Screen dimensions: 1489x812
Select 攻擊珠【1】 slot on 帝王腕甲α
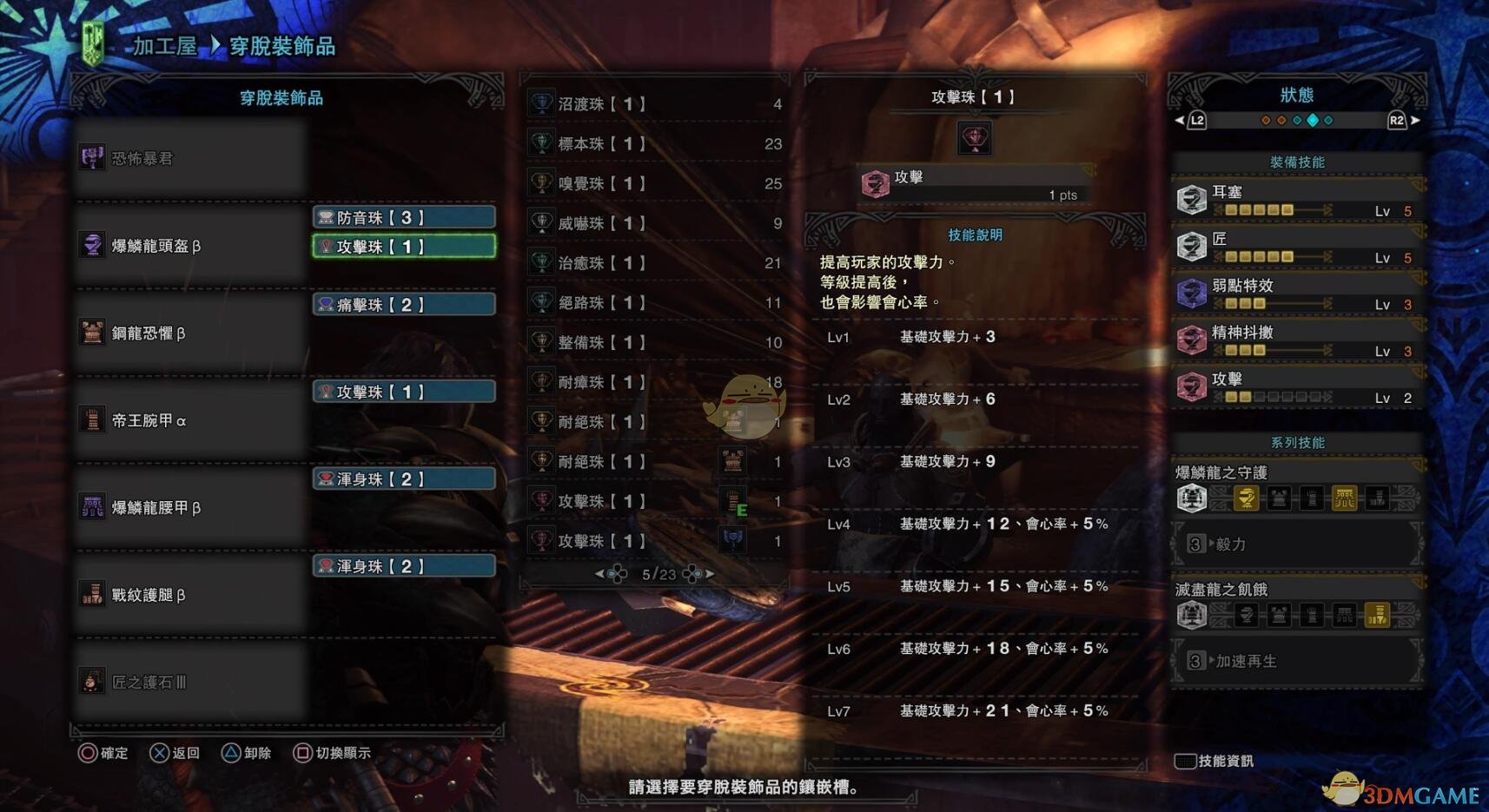tap(404, 392)
